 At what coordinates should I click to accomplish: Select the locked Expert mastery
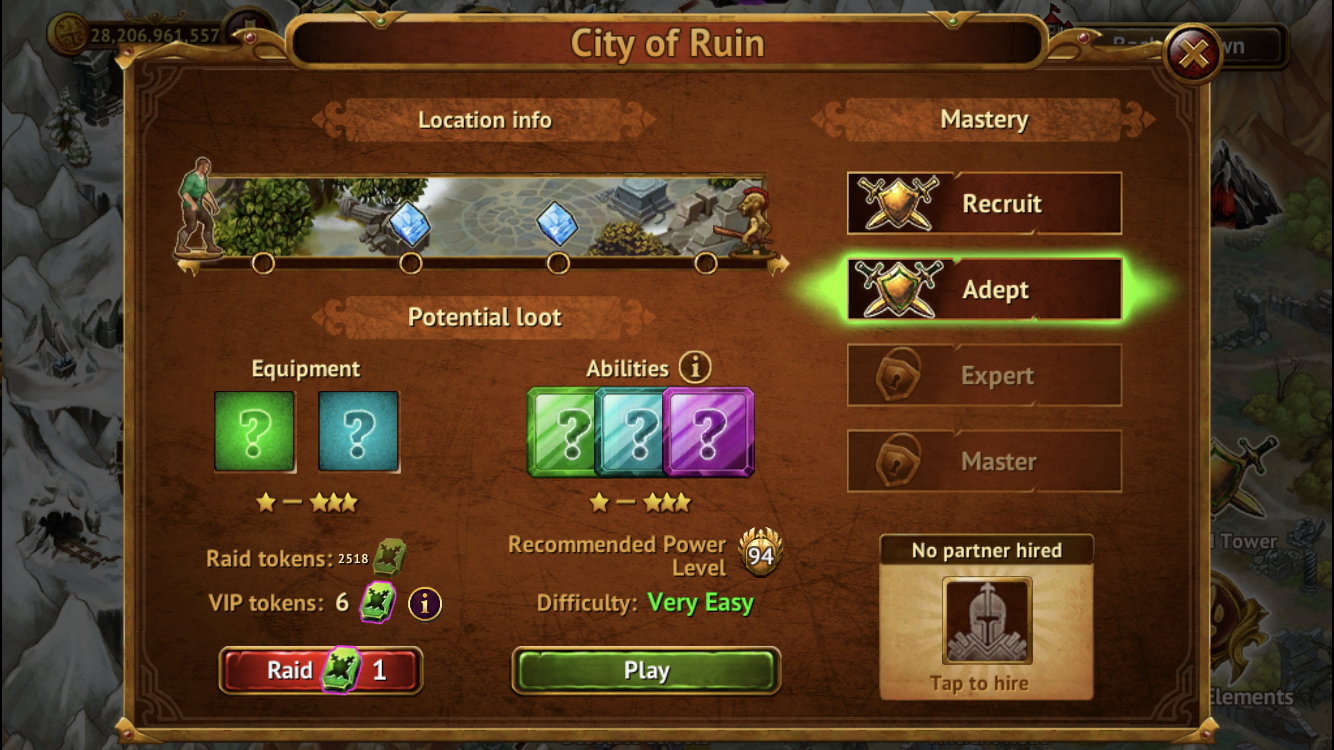click(984, 376)
